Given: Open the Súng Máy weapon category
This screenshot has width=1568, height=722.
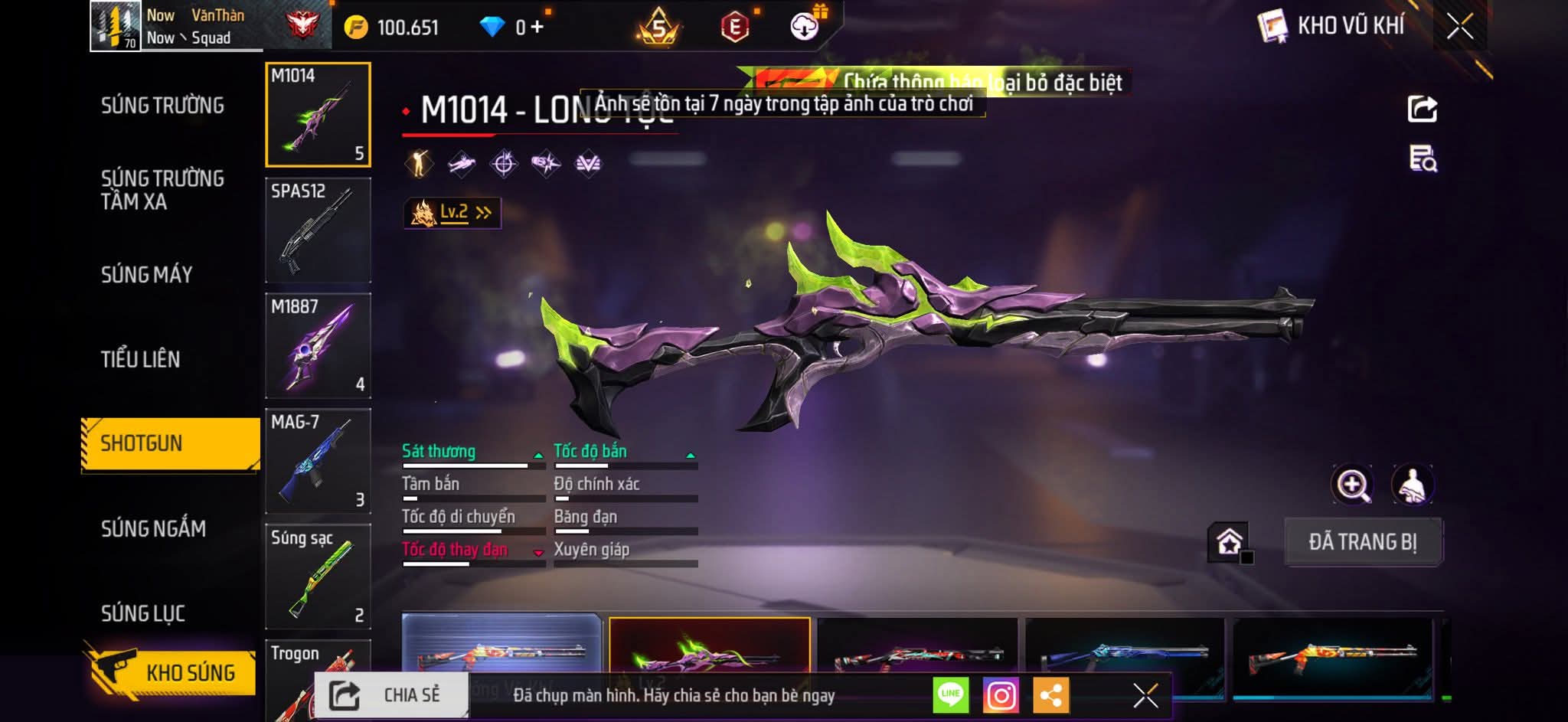Looking at the screenshot, I should (x=146, y=275).
